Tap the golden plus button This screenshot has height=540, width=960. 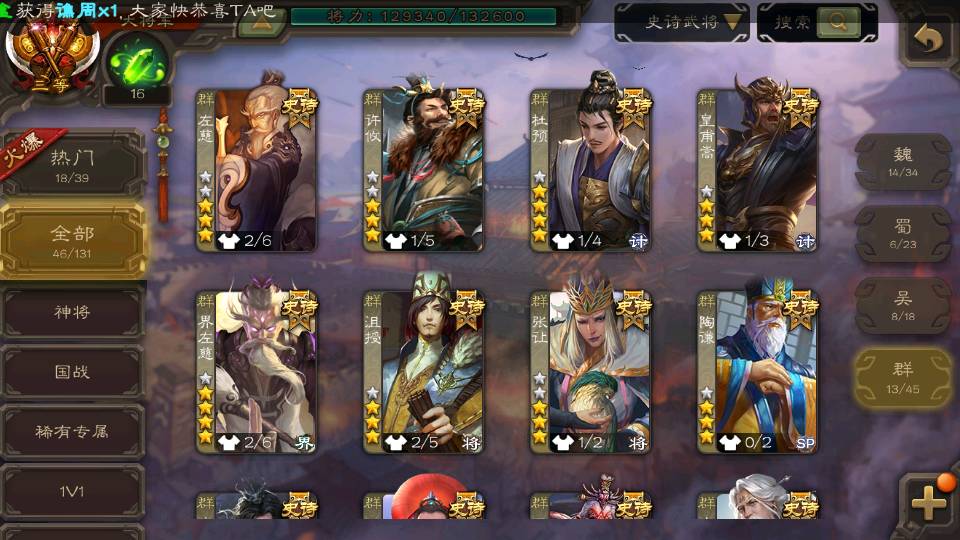[x=929, y=502]
